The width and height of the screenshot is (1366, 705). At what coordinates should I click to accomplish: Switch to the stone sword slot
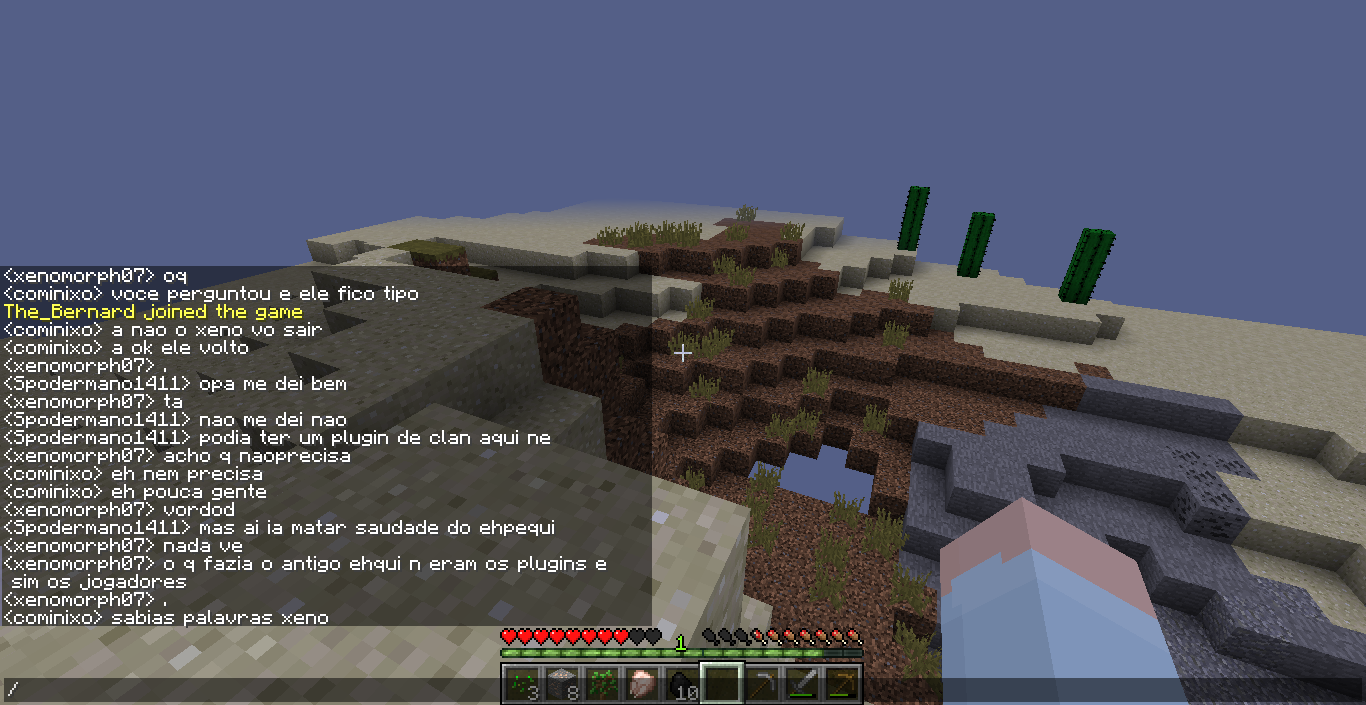click(x=802, y=684)
